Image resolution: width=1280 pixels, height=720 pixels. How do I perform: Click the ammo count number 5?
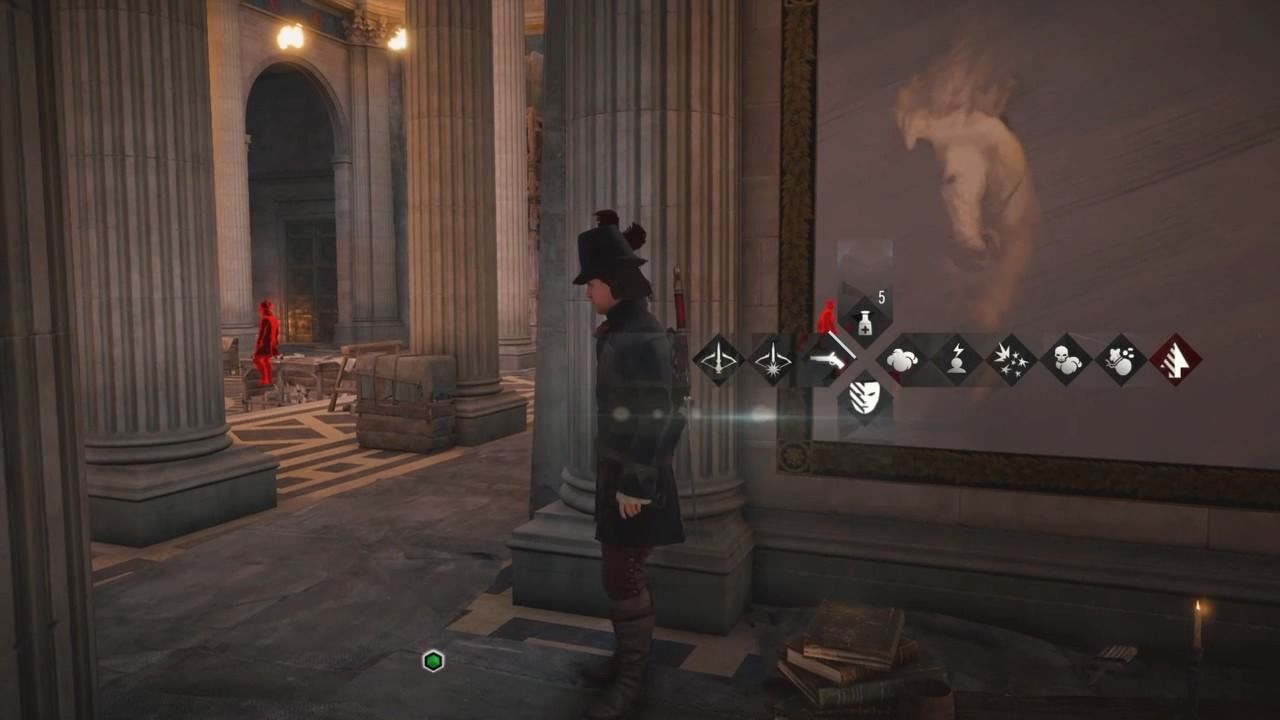coord(881,296)
